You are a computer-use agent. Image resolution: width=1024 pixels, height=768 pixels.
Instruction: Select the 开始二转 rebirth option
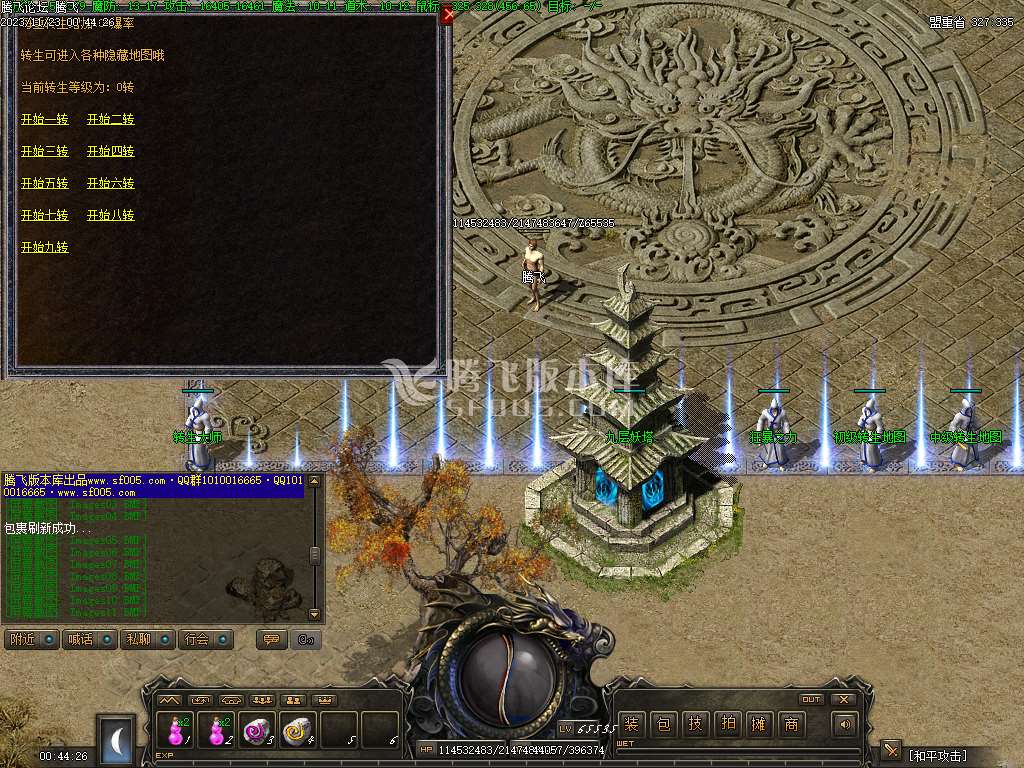110,119
